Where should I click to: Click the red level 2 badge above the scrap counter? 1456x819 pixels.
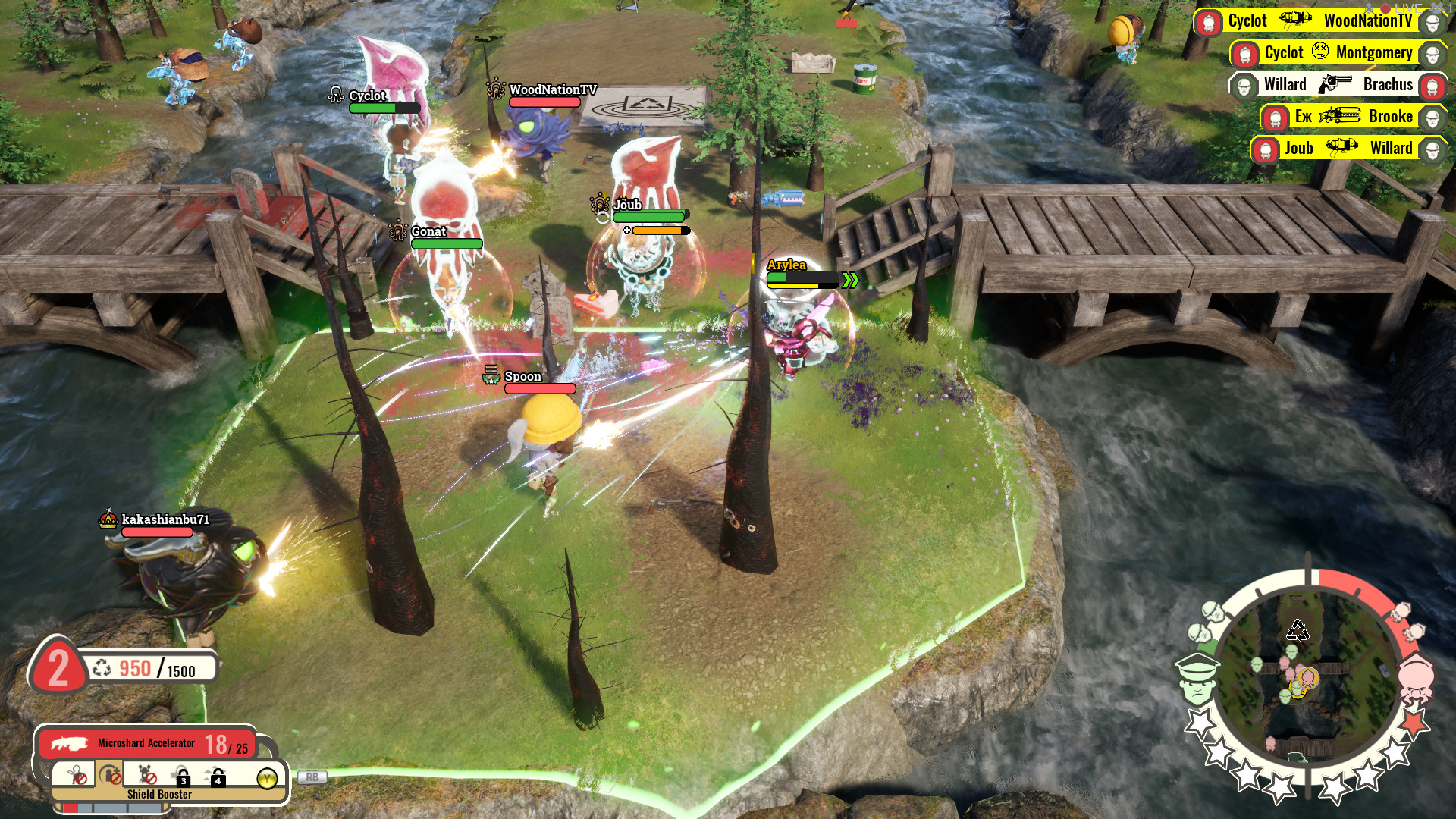tap(59, 667)
